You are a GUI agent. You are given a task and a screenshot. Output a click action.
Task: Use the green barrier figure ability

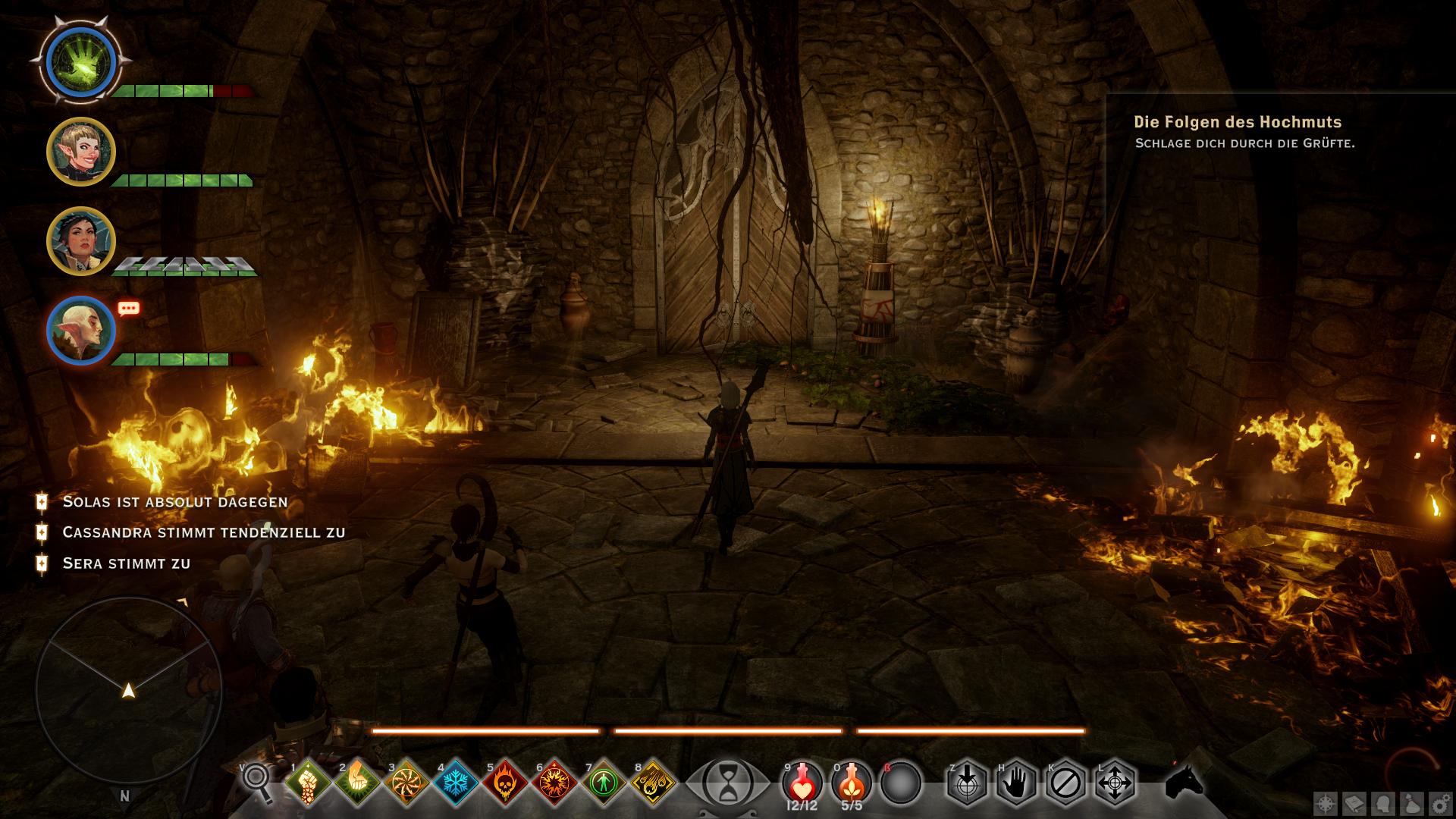pyautogui.click(x=604, y=781)
